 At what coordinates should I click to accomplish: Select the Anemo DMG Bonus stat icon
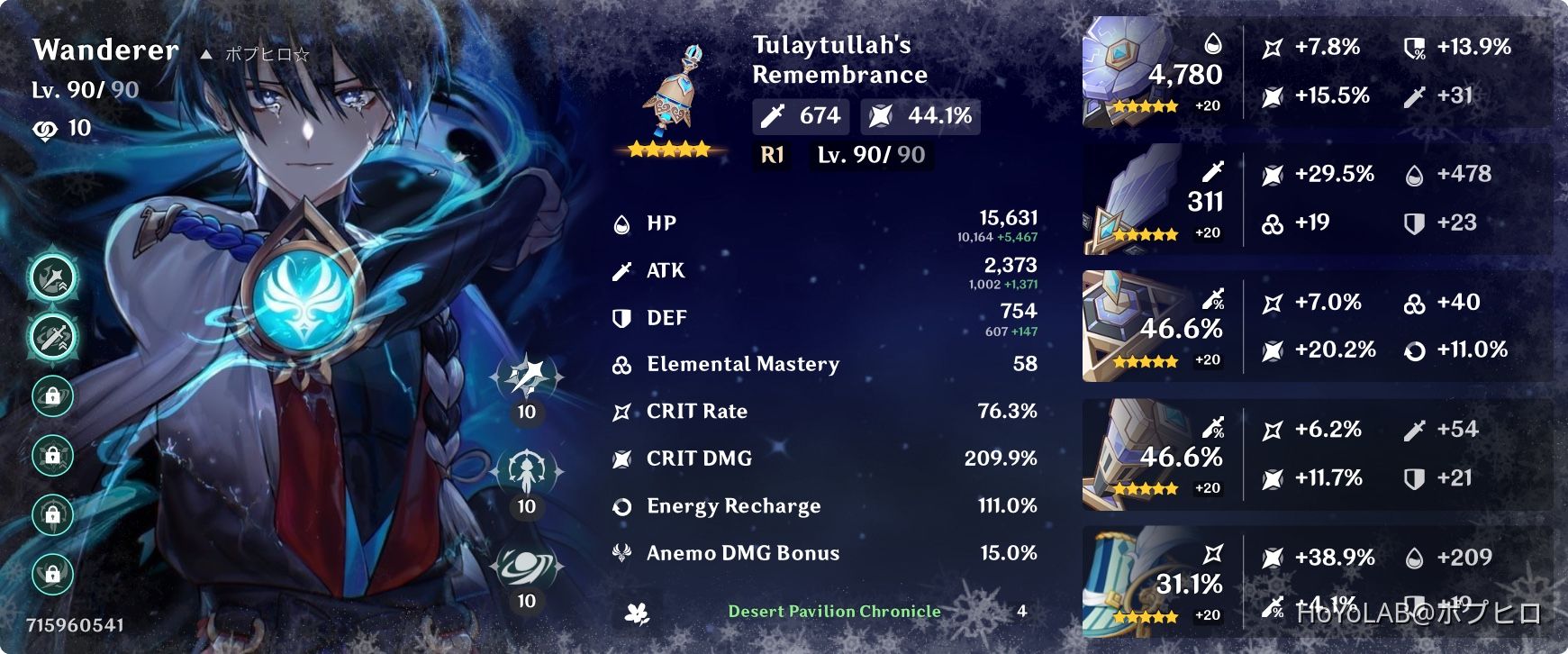620,552
